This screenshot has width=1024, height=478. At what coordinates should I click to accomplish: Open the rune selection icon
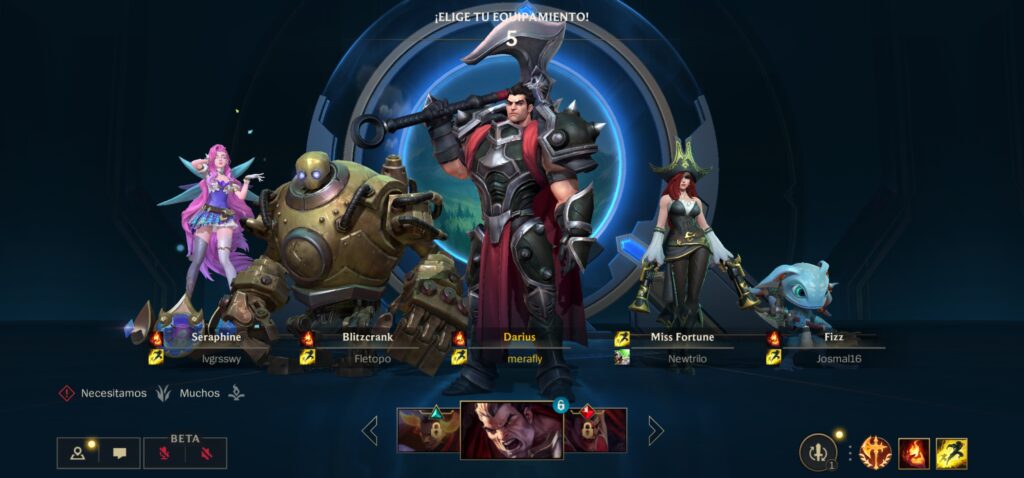(875, 453)
